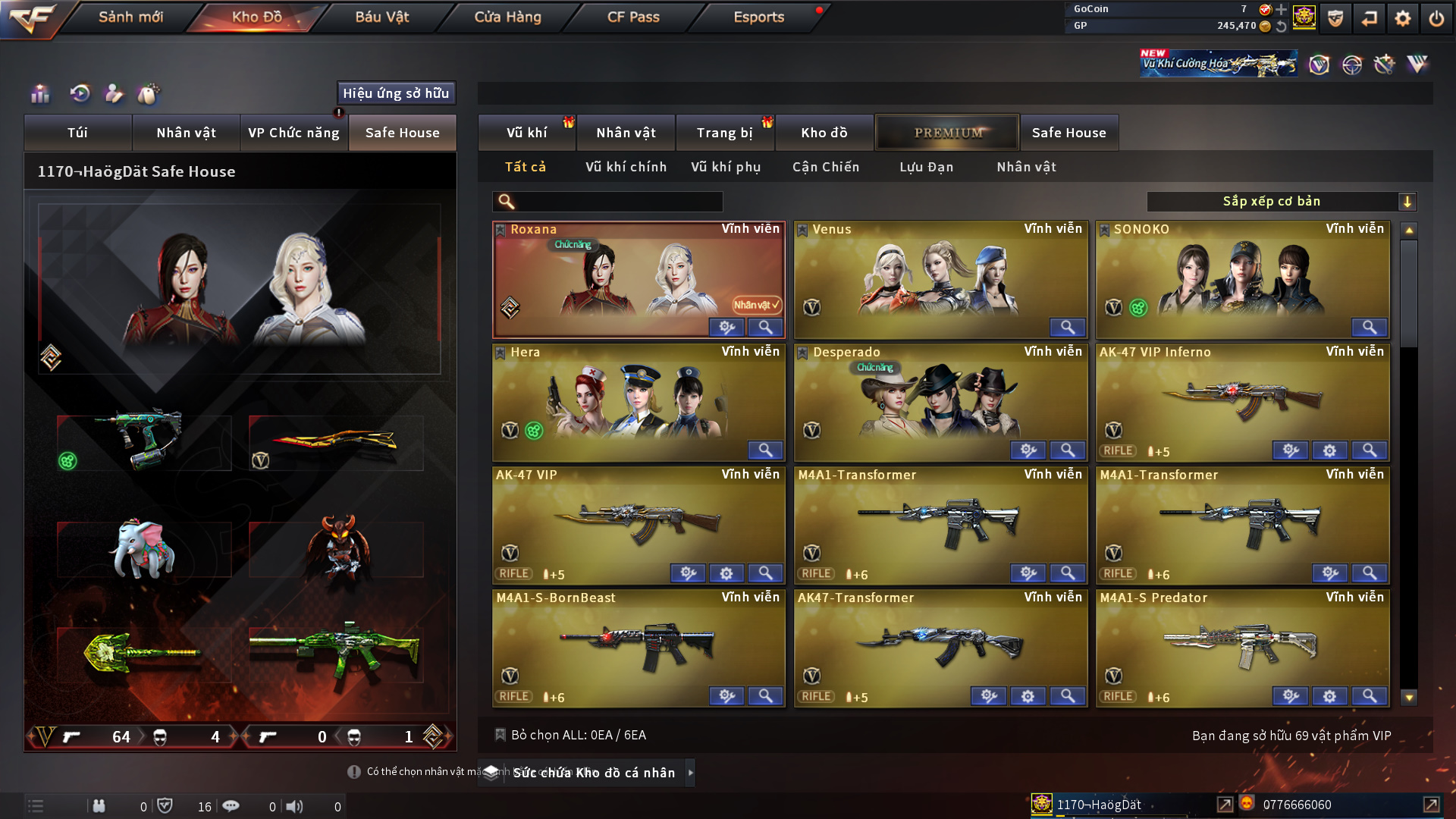Switch to VP Chức năng tab
1456x819 pixels.
(293, 133)
